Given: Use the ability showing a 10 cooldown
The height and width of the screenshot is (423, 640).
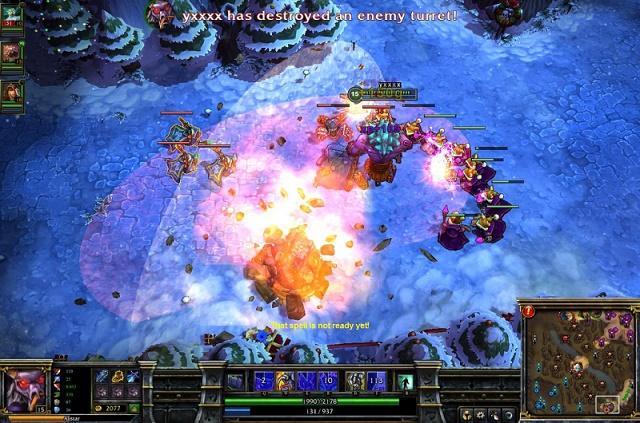Looking at the screenshot, I should tap(327, 381).
